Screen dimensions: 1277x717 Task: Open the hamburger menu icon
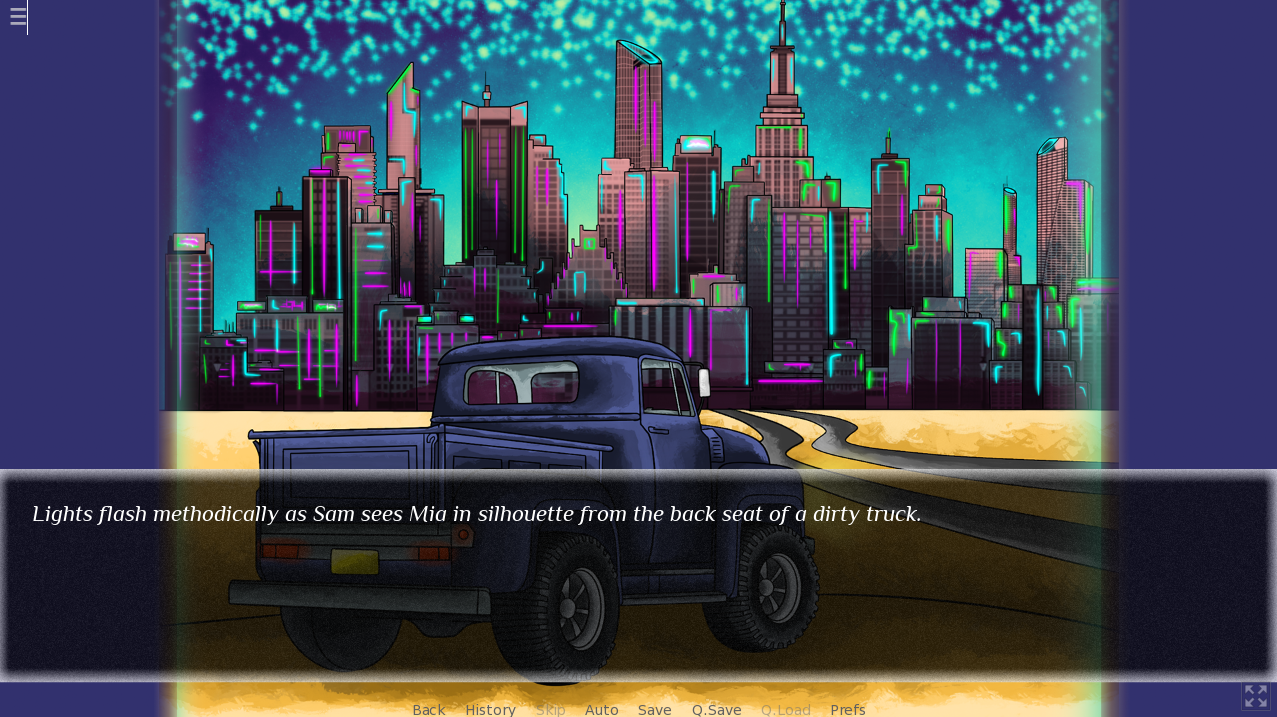(17, 17)
